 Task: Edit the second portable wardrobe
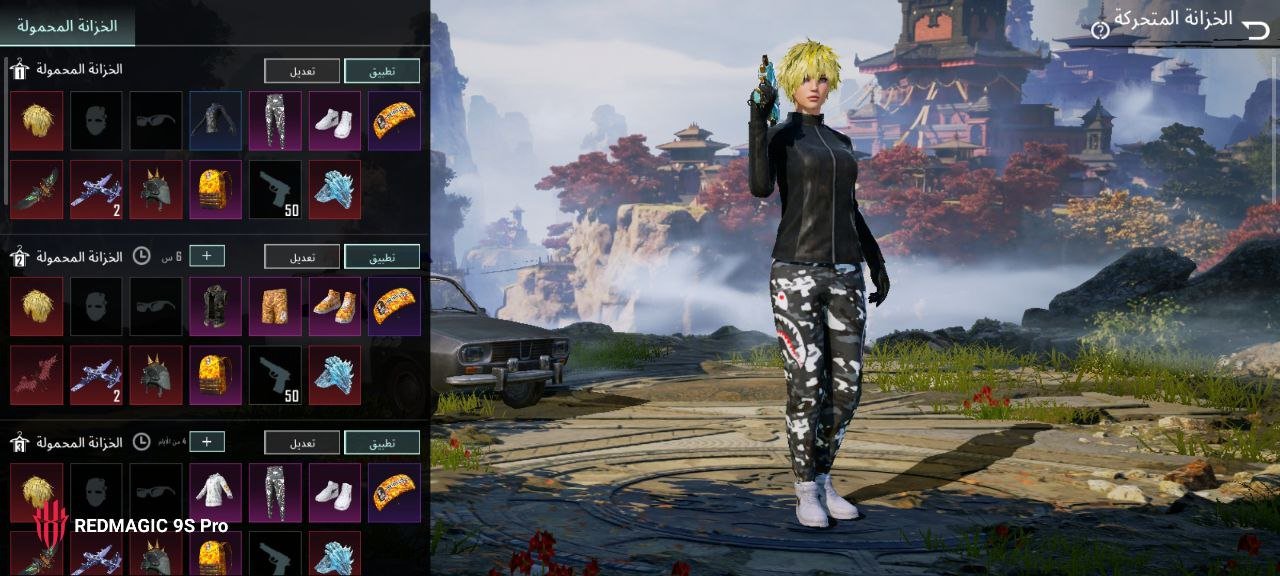pos(302,257)
